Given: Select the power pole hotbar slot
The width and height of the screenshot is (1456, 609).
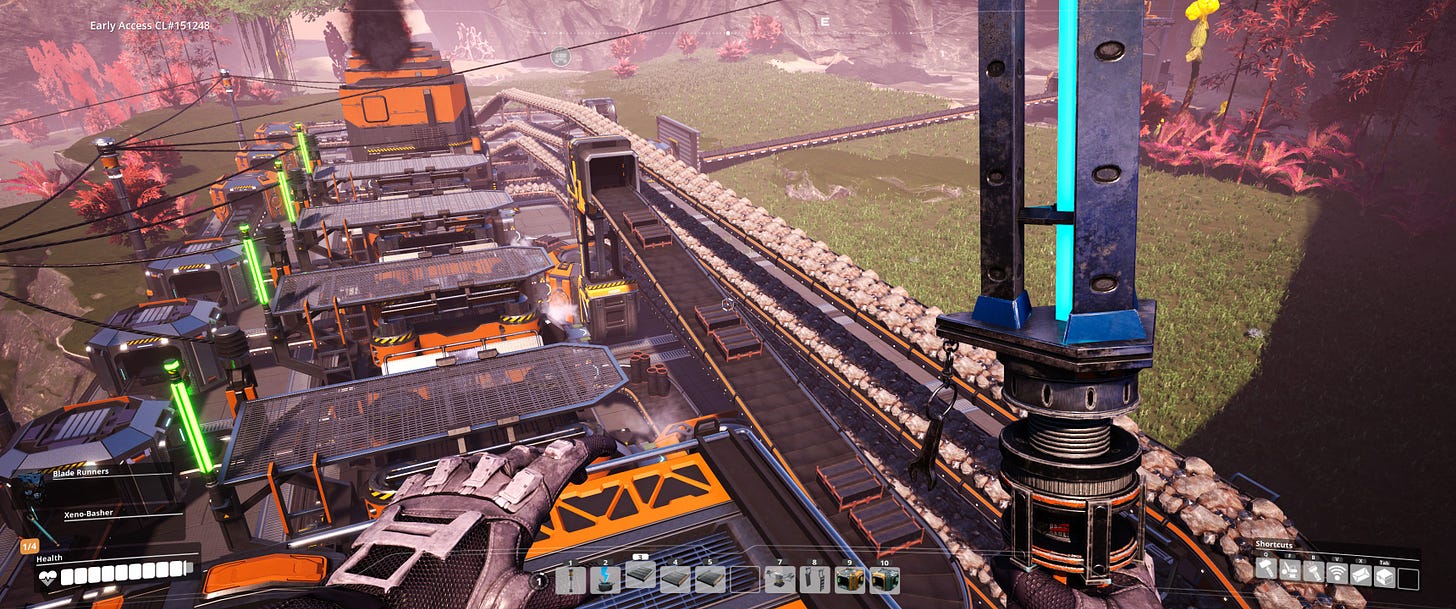Looking at the screenshot, I should coord(570,580).
